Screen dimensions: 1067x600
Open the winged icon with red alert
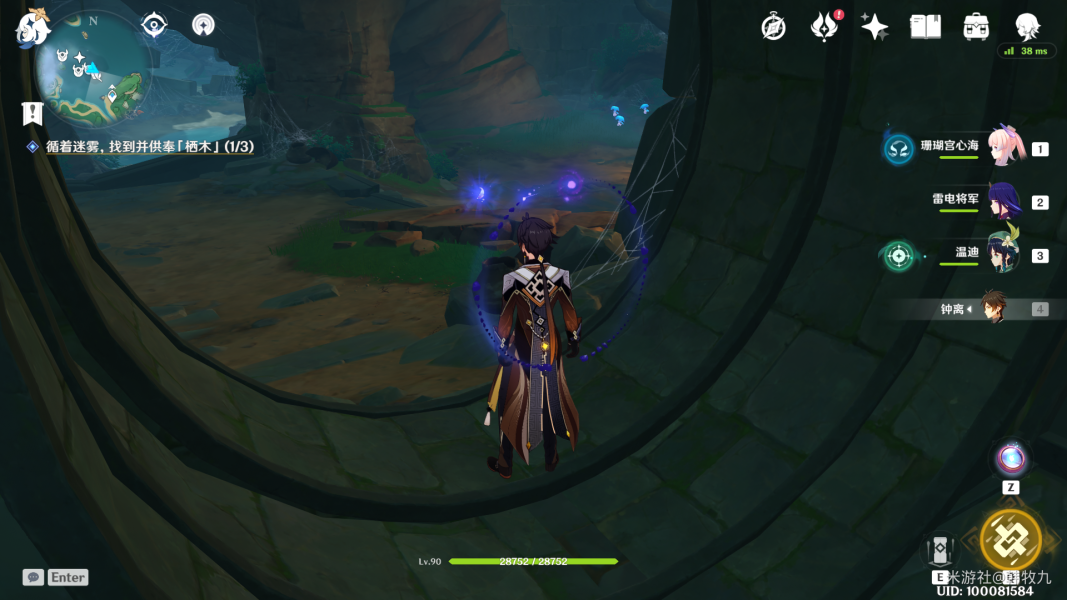824,27
